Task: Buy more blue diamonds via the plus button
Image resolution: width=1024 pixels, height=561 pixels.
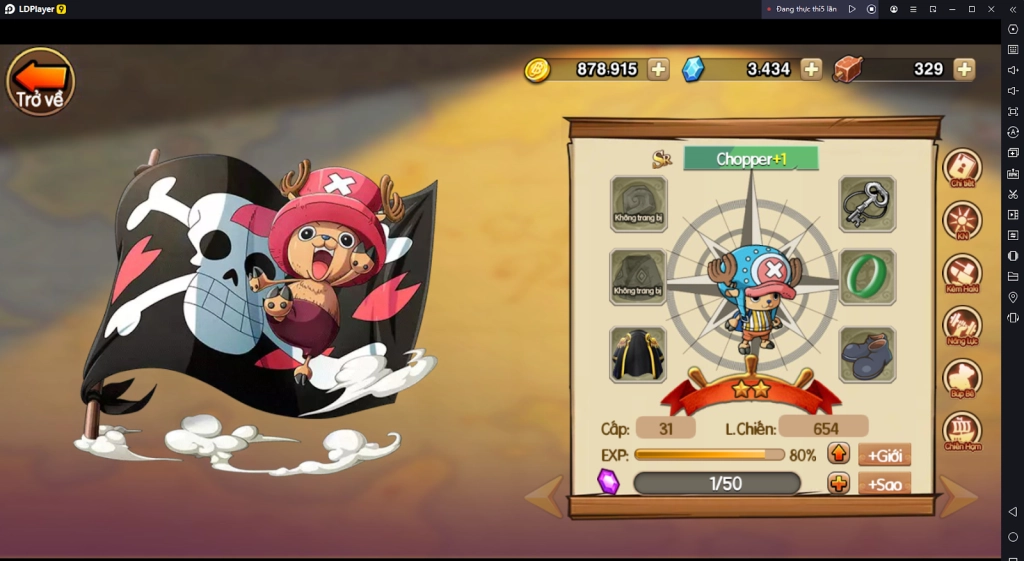Action: (811, 69)
